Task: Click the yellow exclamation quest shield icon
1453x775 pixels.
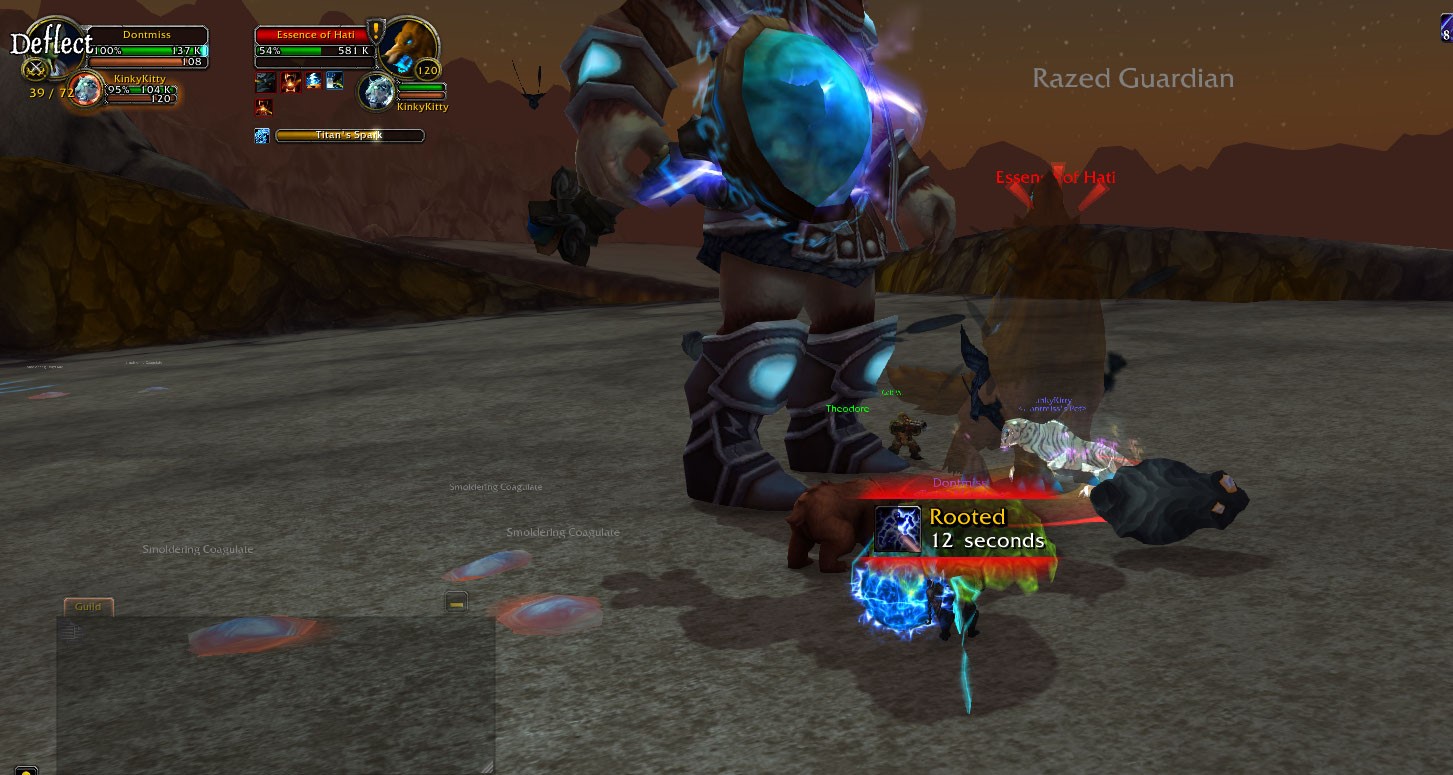Action: pyautogui.click(x=376, y=29)
